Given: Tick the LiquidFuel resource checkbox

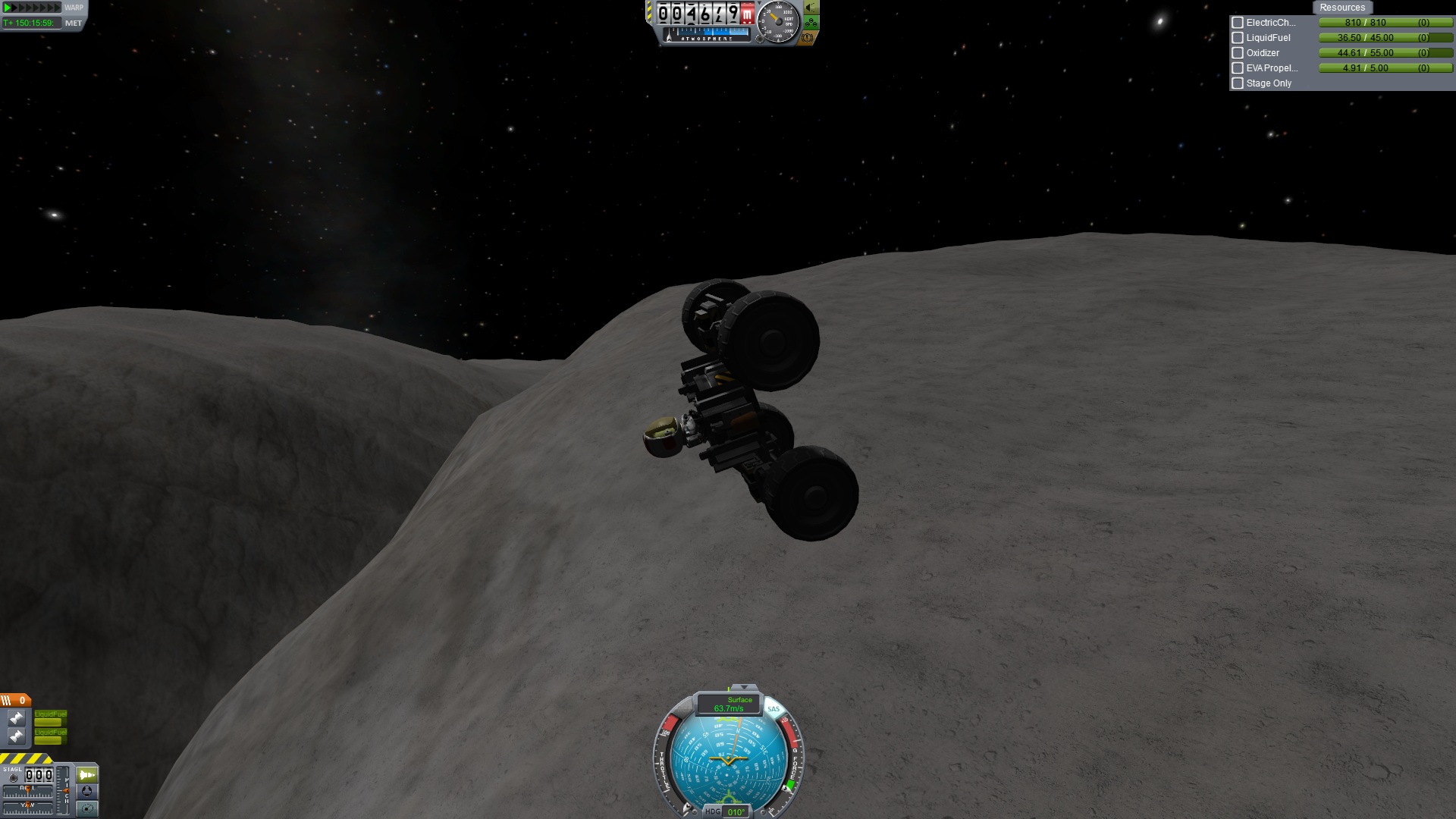Looking at the screenshot, I should [1238, 38].
